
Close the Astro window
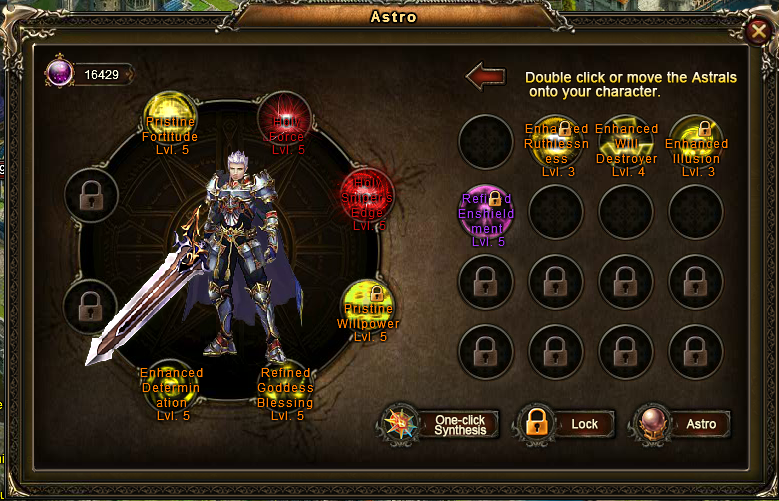[x=758, y=32]
